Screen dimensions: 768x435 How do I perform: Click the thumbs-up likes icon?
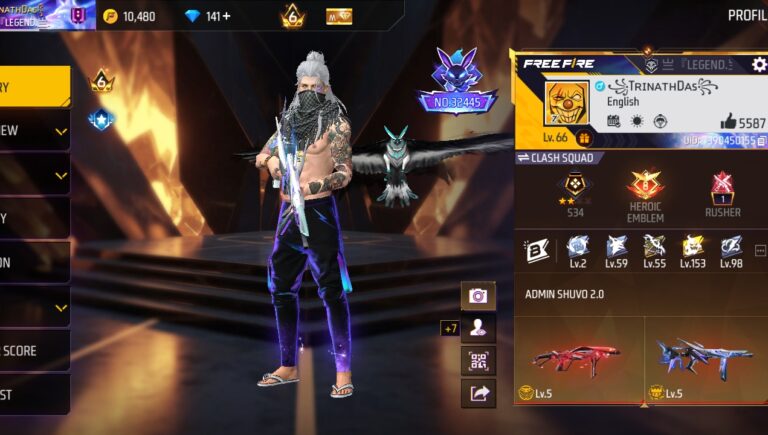tap(727, 121)
